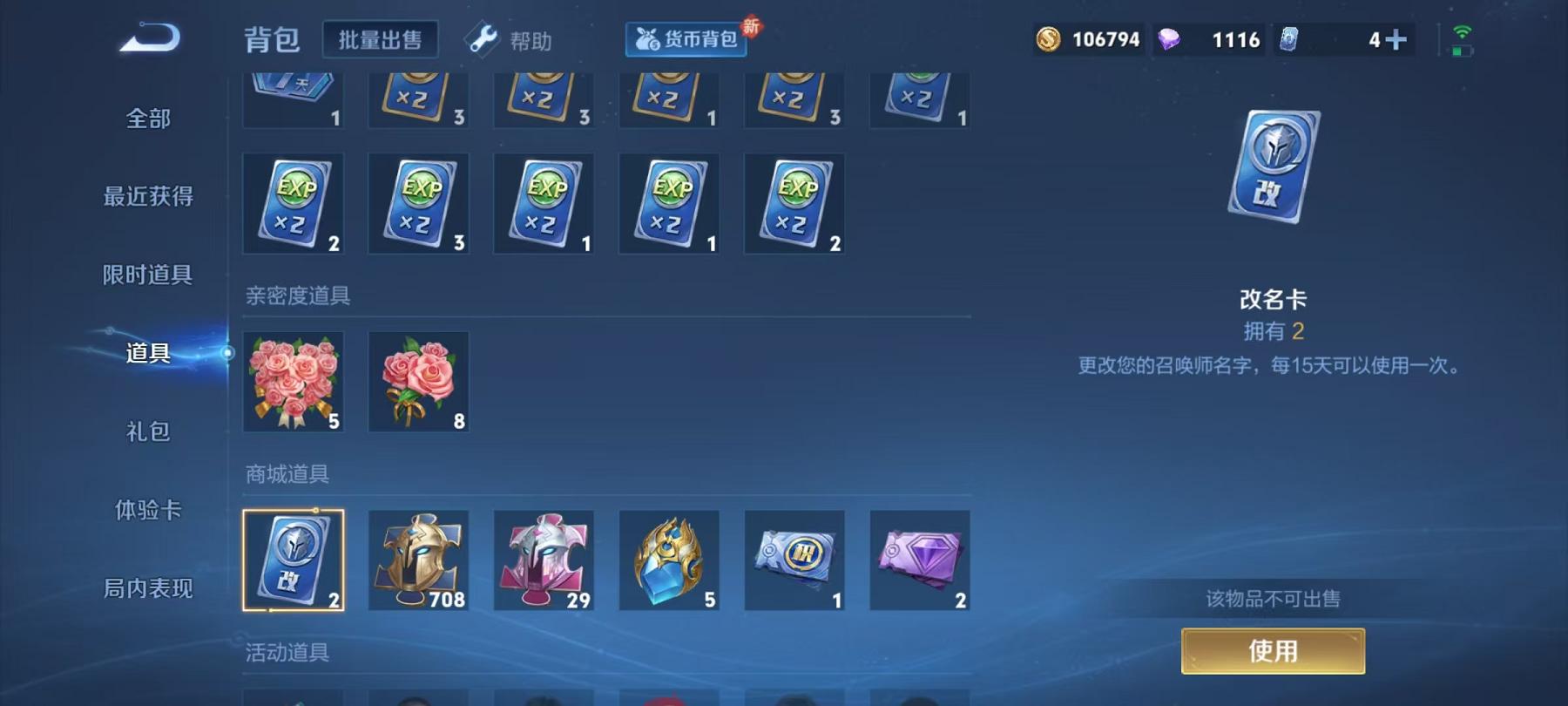The width and height of the screenshot is (1568, 706).
Task: Open the 限时道具 limited-time items tab
Action: [x=148, y=275]
